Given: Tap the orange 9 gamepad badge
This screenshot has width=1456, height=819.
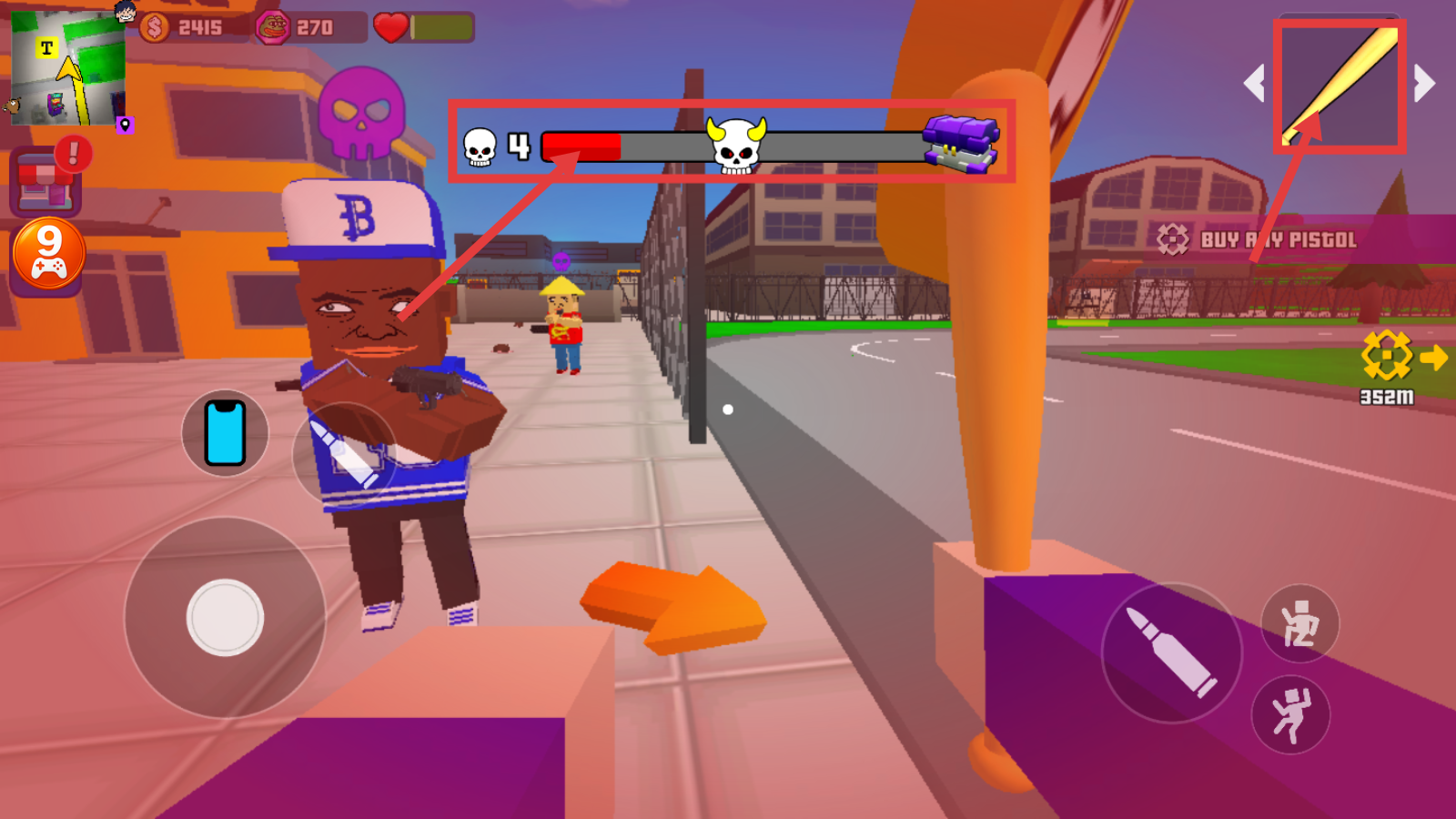Looking at the screenshot, I should point(49,254).
